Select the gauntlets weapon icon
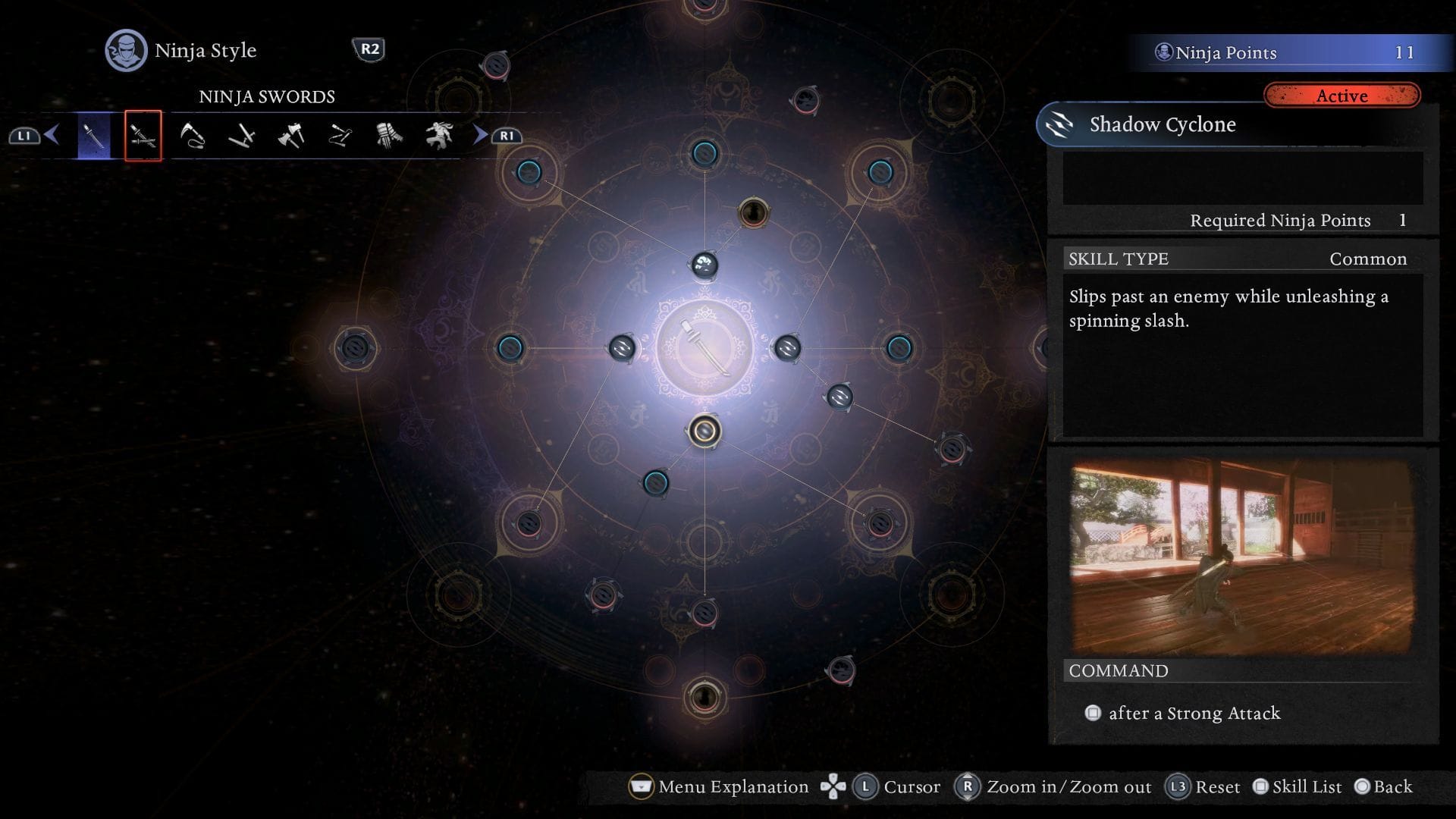The image size is (1456, 819). pos(389,135)
